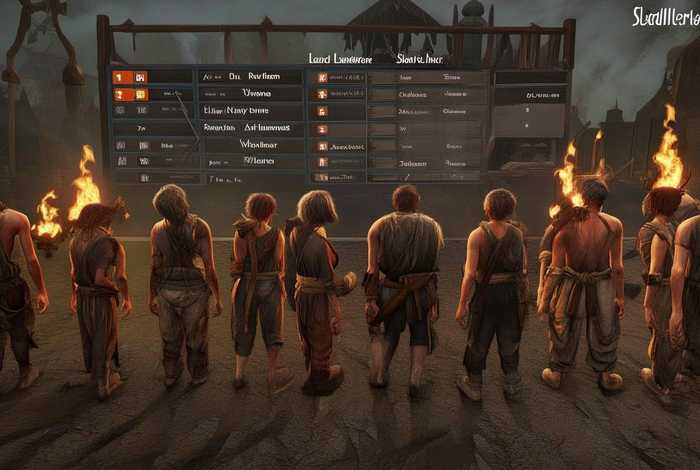The height and width of the screenshot is (470, 700).
Task: Open the Land column header
Action: click(x=340, y=60)
